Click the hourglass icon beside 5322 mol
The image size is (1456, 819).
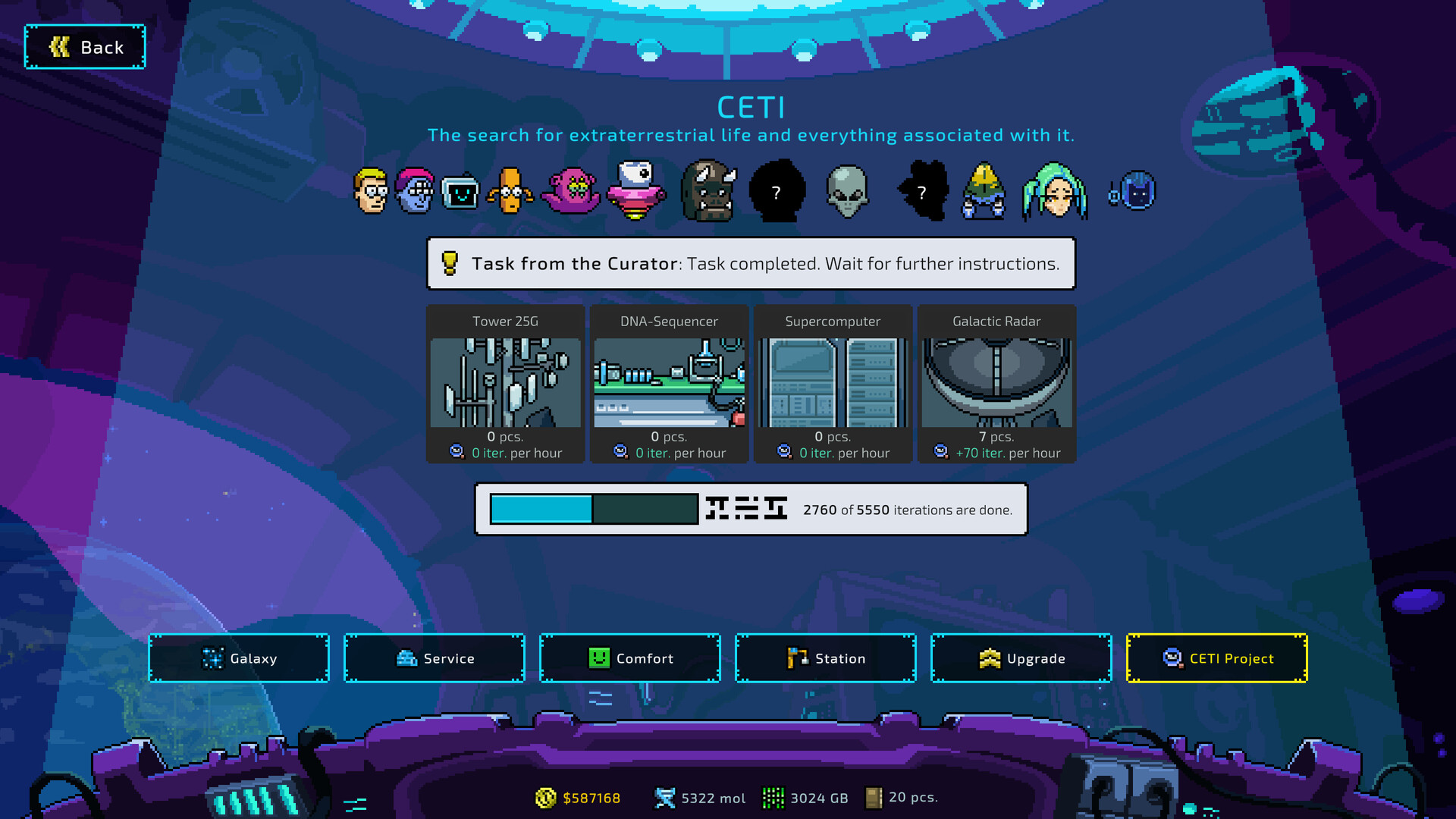[x=666, y=797]
